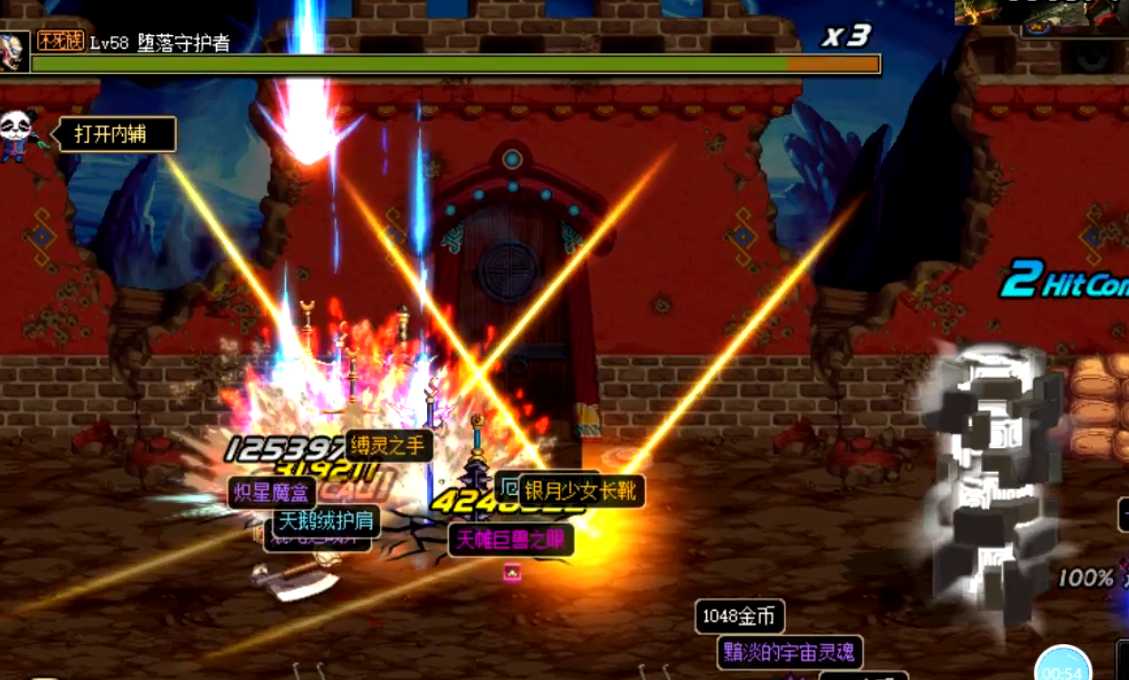Choose the 黯淡的宇宙灵魂 item label

(789, 653)
